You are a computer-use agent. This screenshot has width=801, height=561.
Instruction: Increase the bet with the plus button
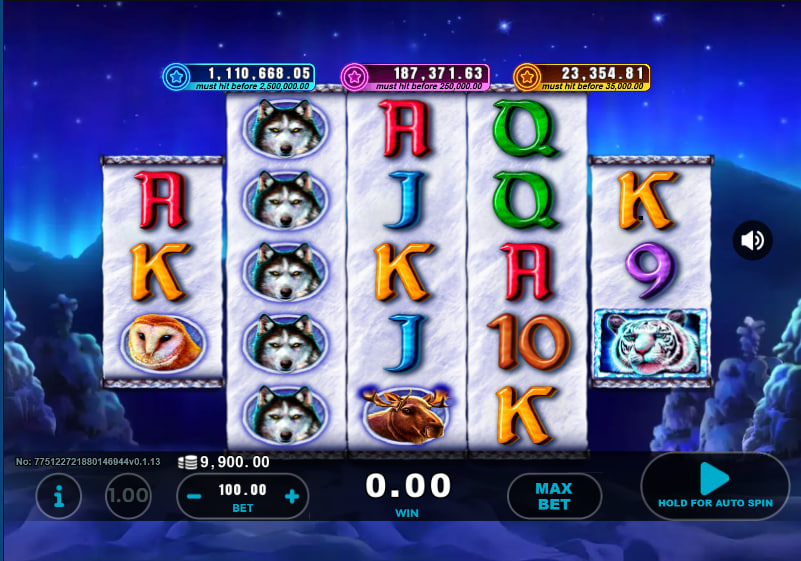292,495
